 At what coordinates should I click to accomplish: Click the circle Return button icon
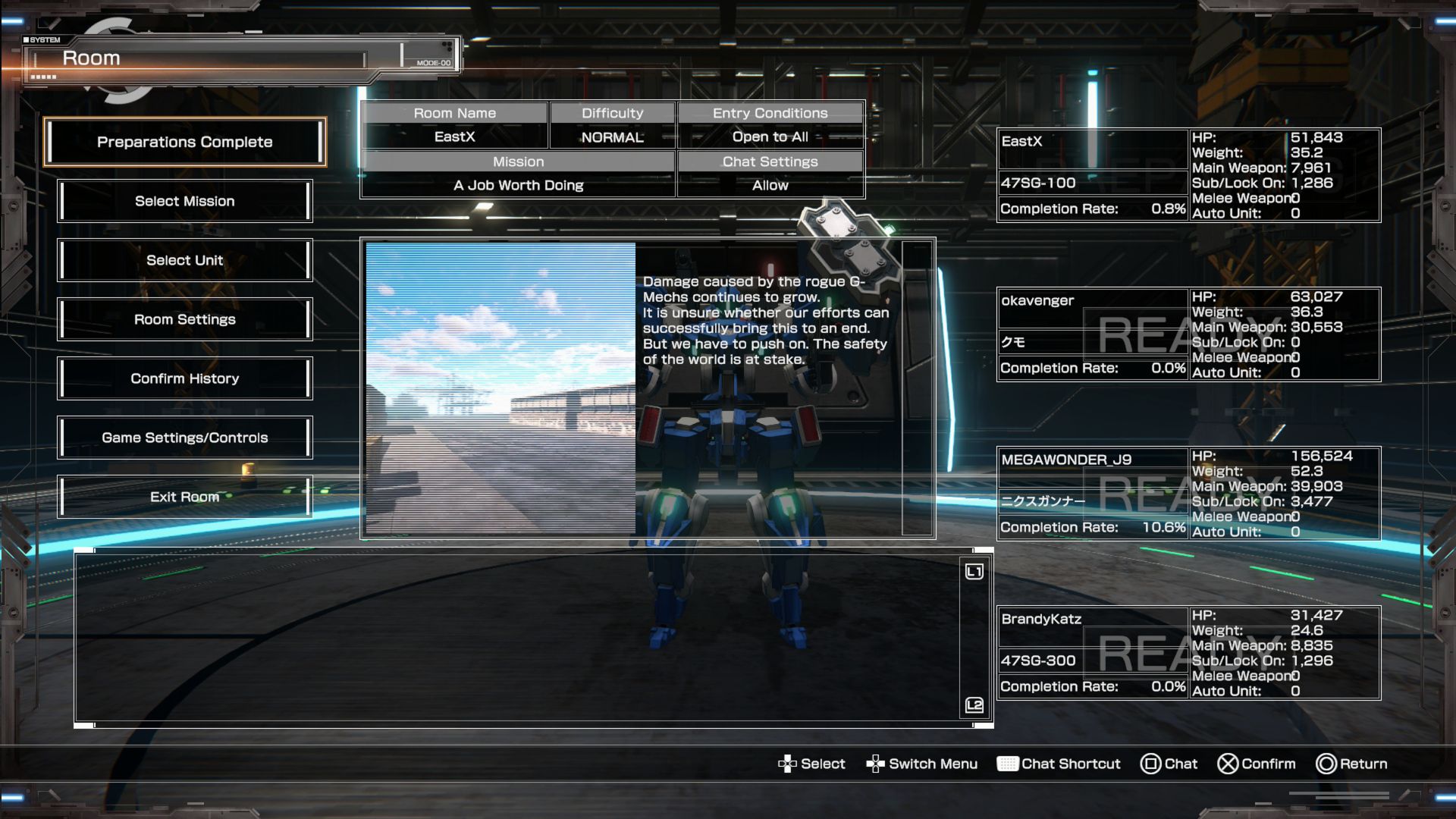click(1327, 764)
